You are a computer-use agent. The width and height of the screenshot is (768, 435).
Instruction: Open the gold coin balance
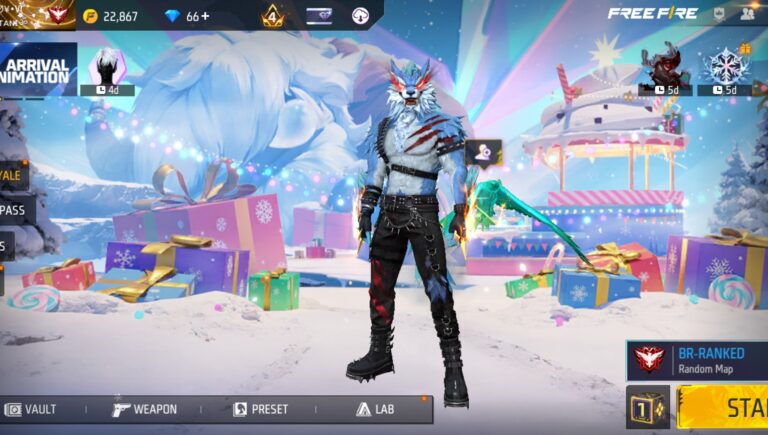coord(110,16)
